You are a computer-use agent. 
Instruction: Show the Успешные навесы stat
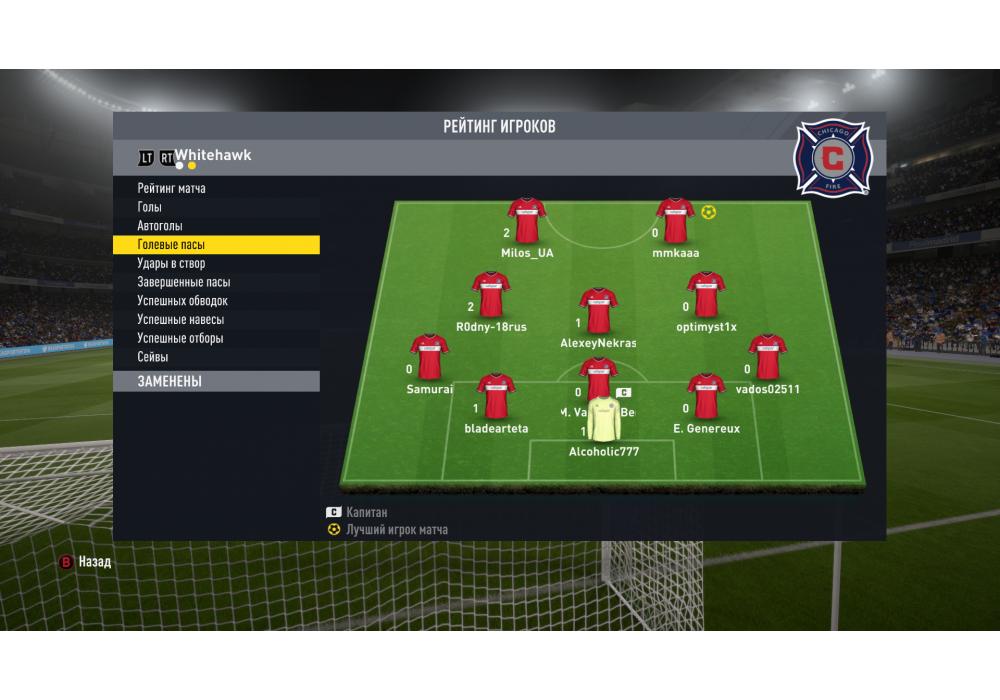click(181, 320)
